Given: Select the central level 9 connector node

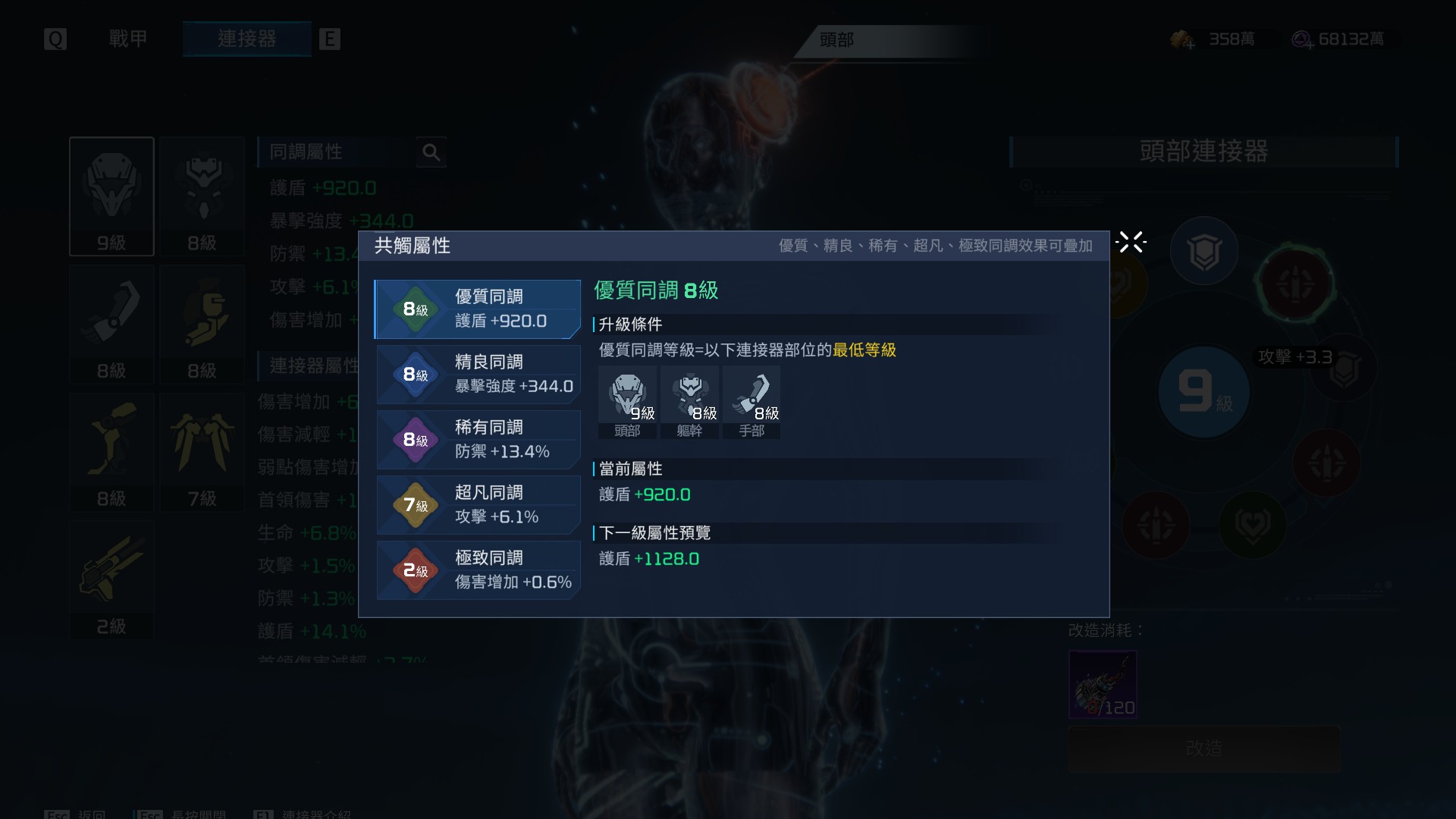Looking at the screenshot, I should coord(1203,391).
